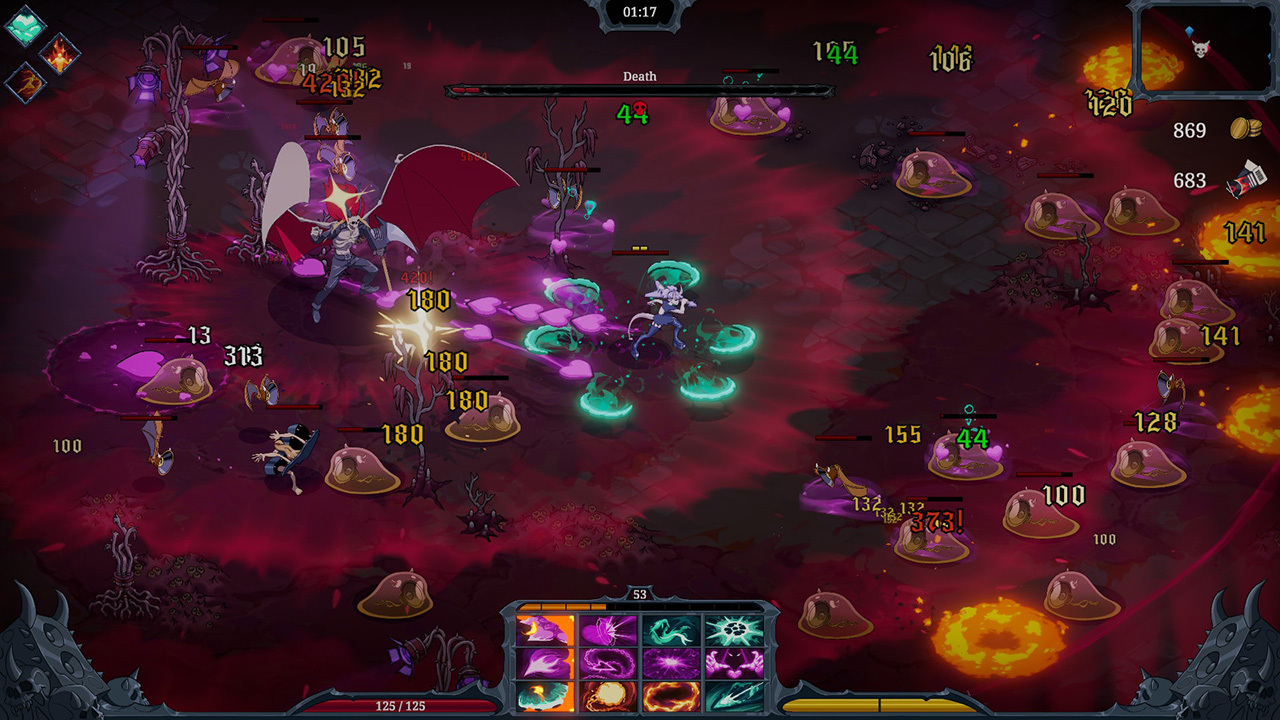Select the purple swirl arrow ability icon
The width and height of the screenshot is (1280, 720).
pyautogui.click(x=608, y=663)
